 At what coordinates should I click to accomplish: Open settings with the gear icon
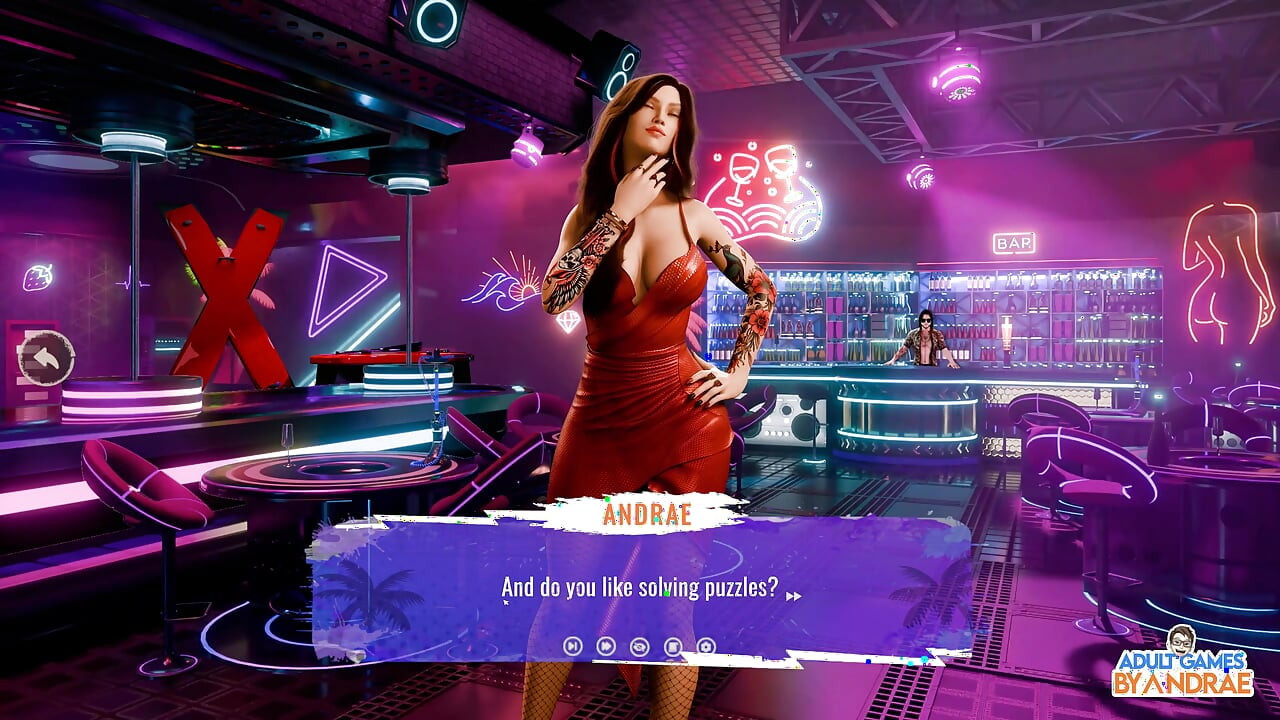pos(705,645)
